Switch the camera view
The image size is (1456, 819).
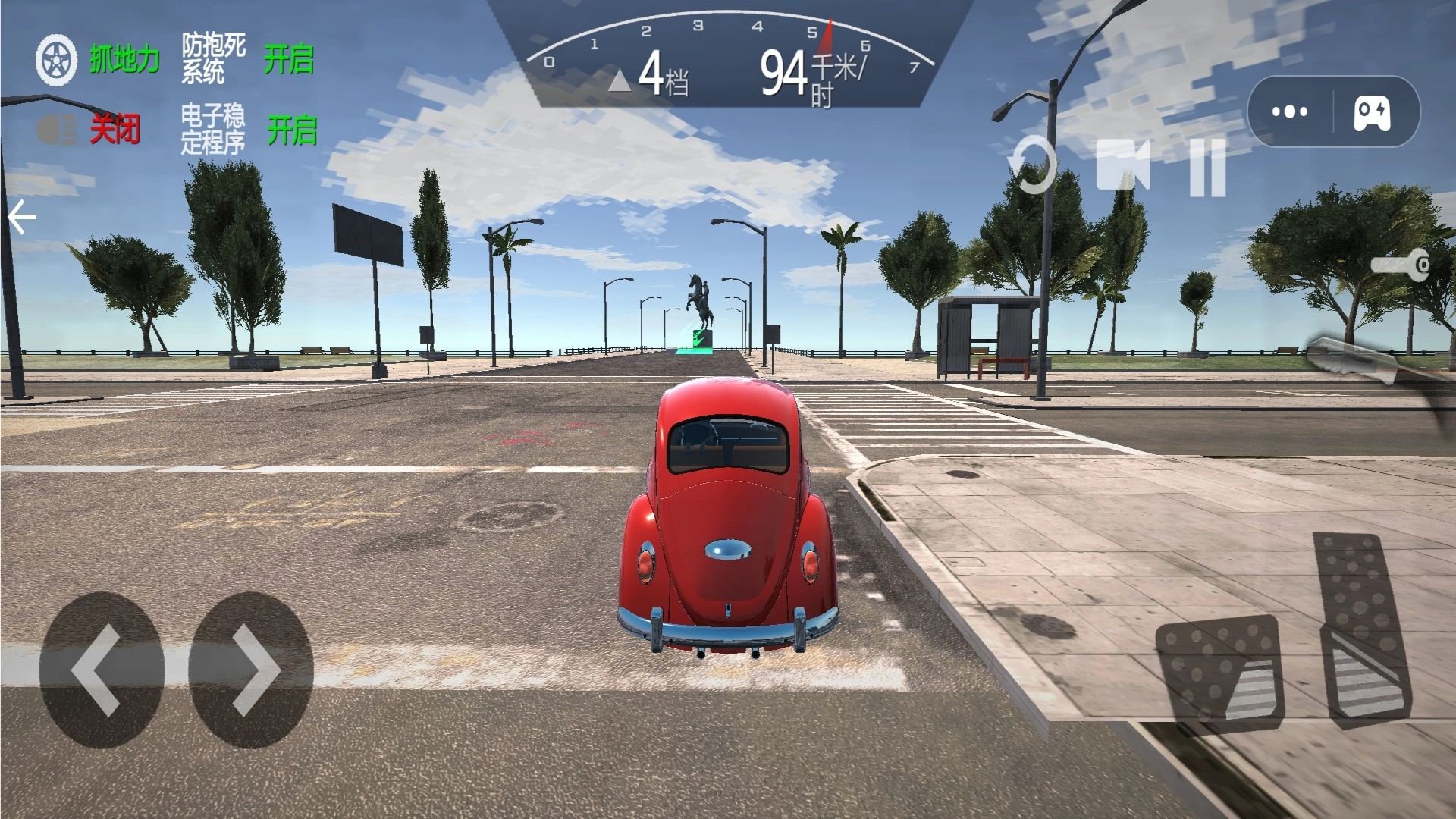click(1123, 165)
